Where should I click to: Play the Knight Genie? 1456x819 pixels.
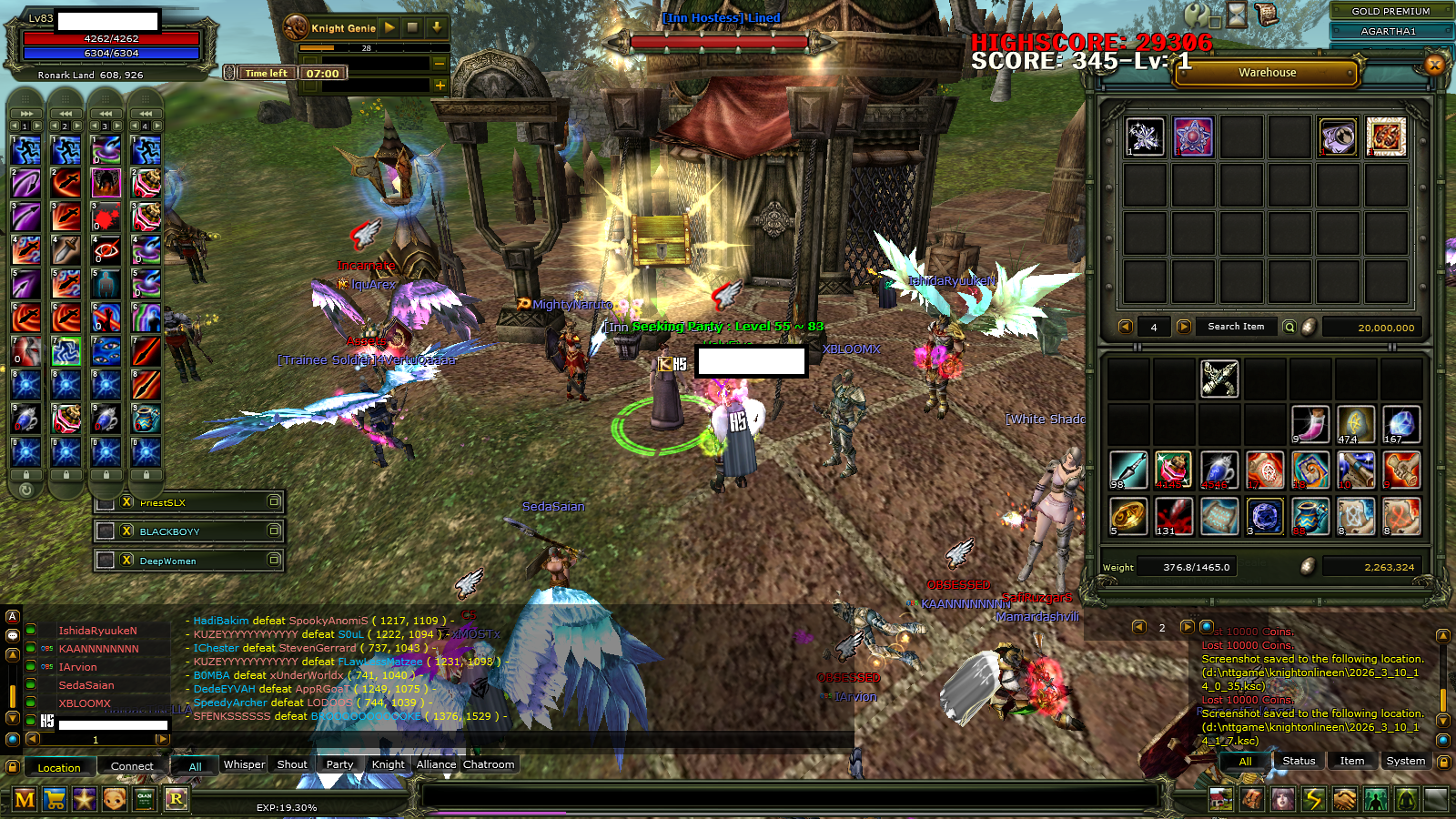[x=389, y=28]
